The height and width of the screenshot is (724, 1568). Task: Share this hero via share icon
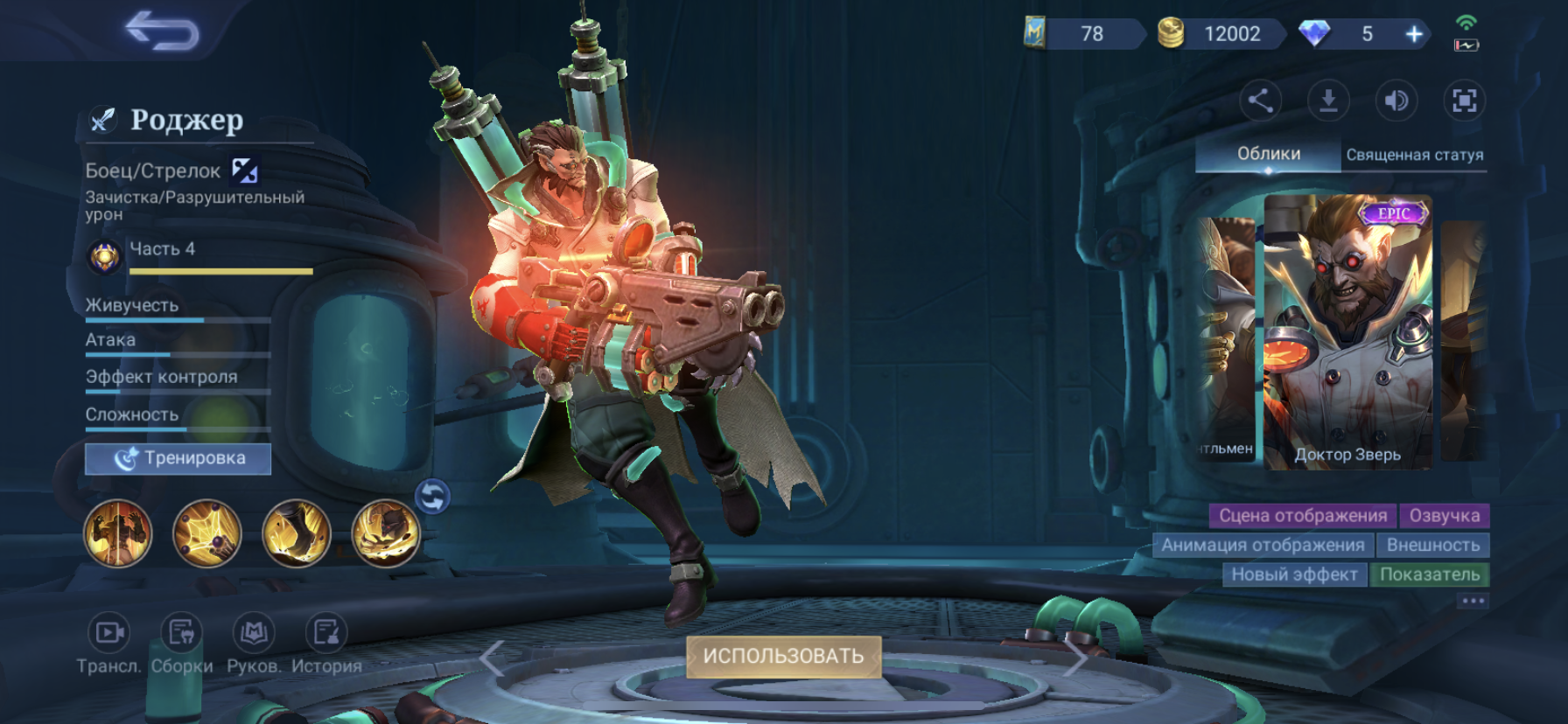point(1260,101)
